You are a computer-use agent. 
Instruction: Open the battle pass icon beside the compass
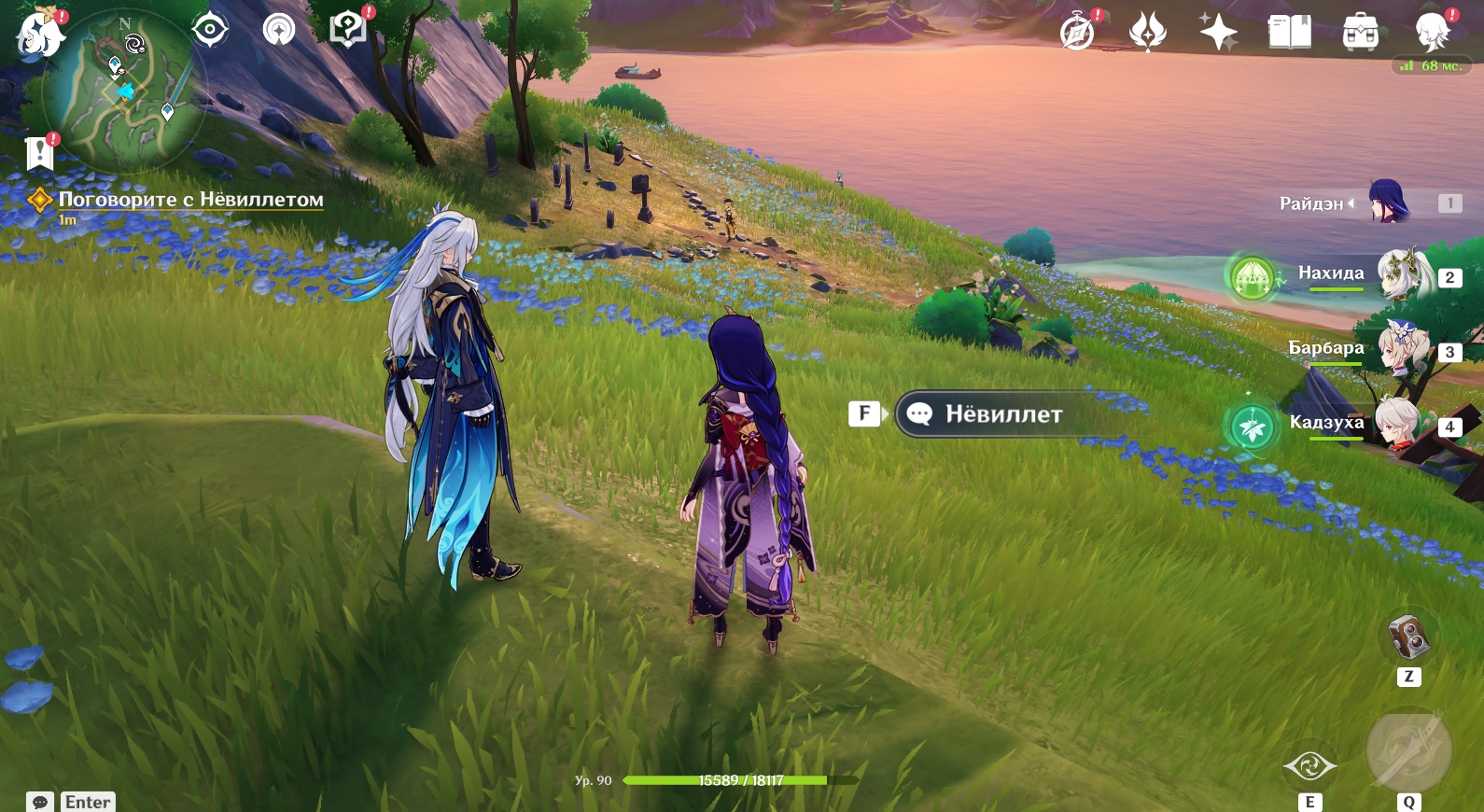(x=1148, y=33)
